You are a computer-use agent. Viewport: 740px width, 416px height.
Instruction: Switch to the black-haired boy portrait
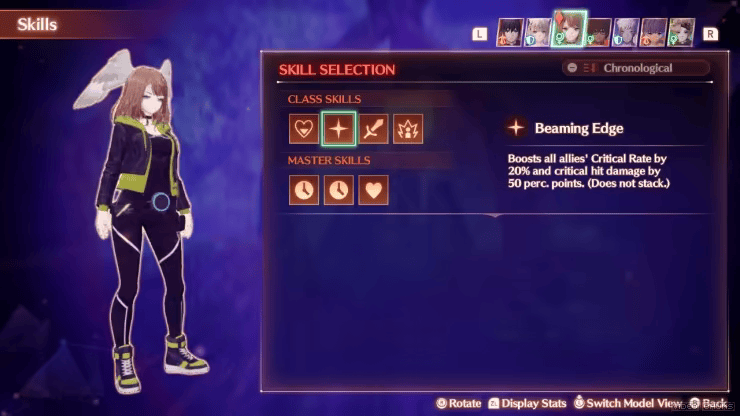point(512,31)
